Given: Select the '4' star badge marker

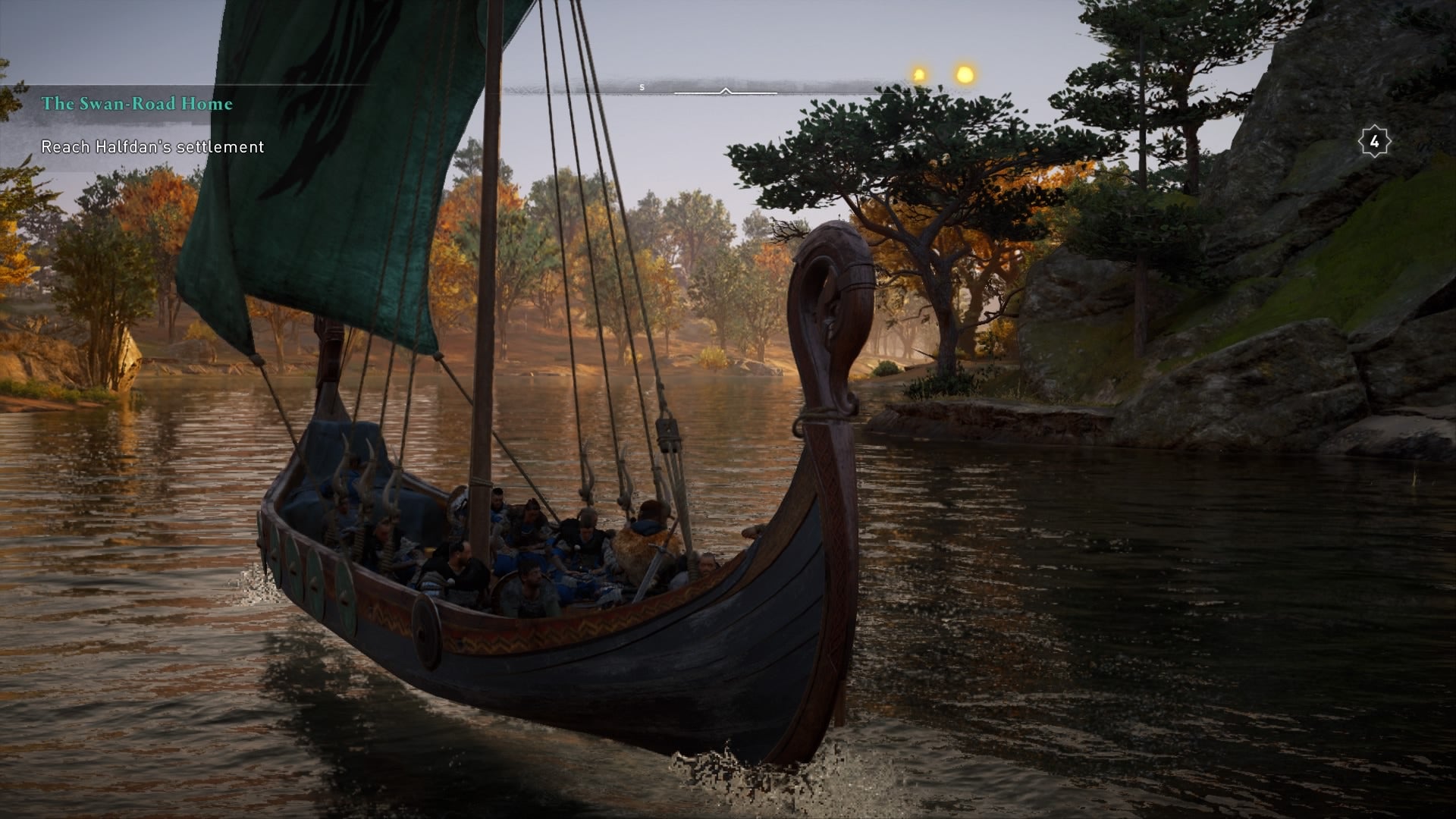Looking at the screenshot, I should 1374,140.
